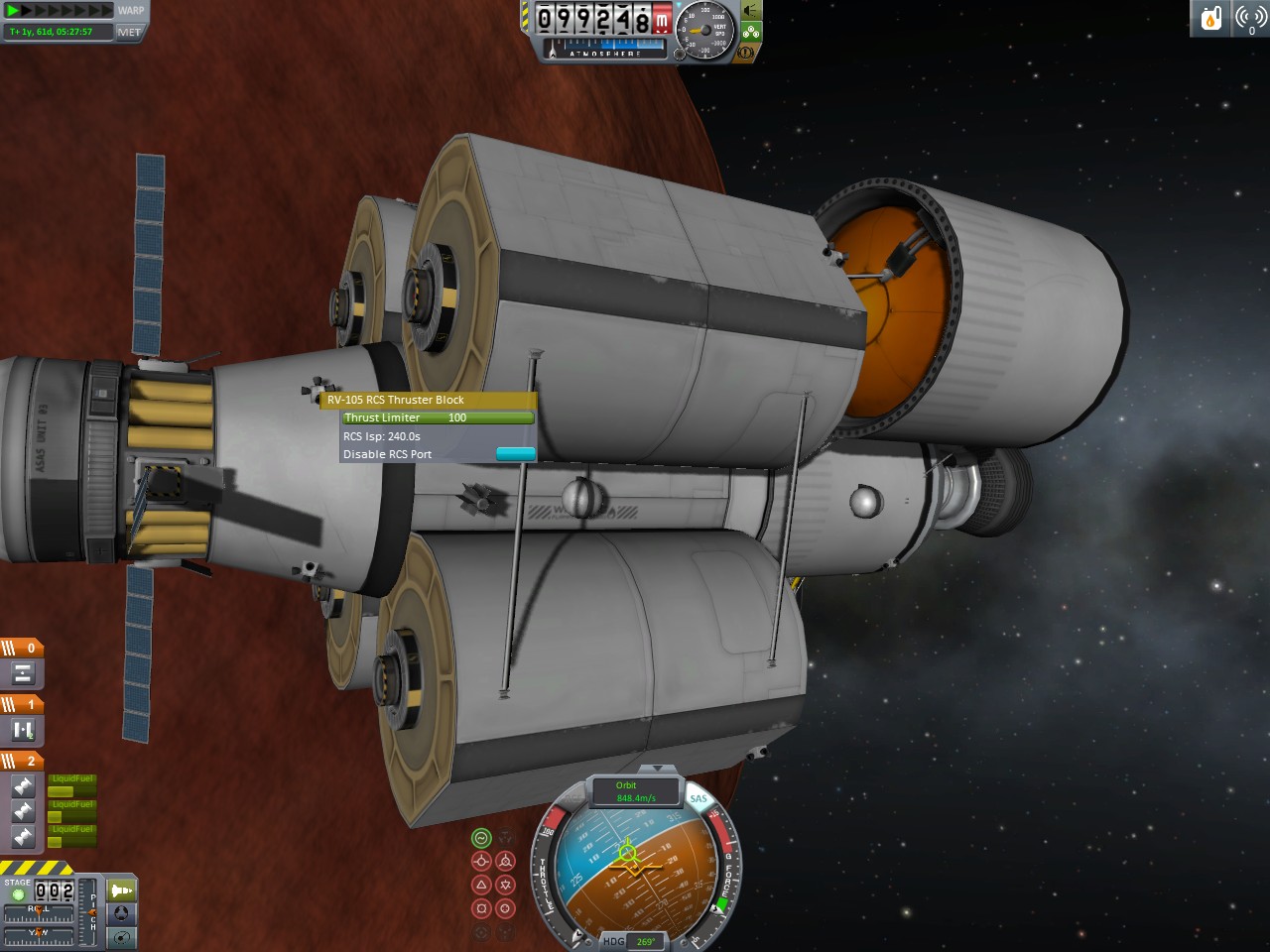1270x952 pixels.
Task: Select the stage 2 header
Action: pyautogui.click(x=22, y=761)
